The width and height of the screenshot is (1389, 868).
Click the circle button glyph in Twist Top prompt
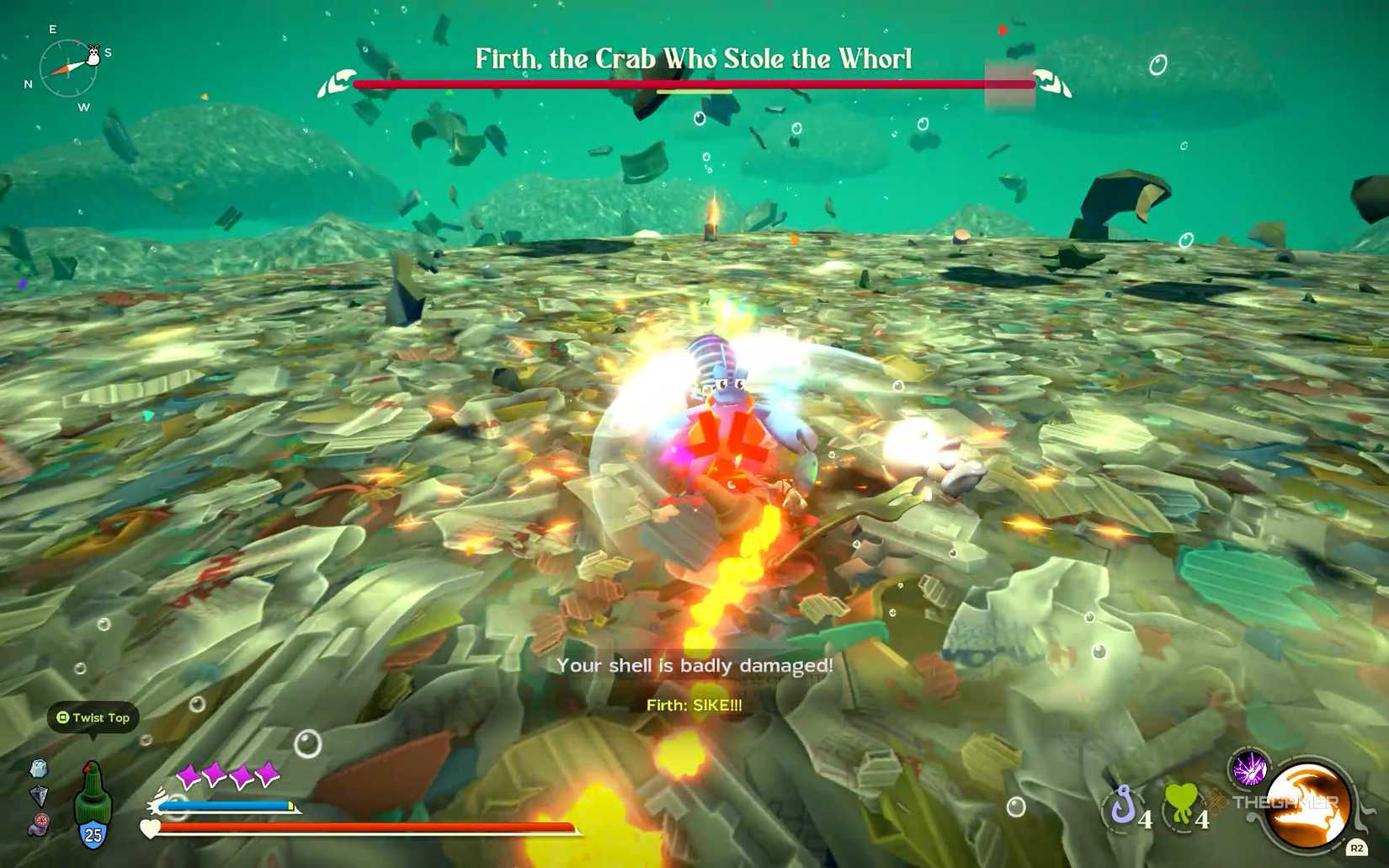tap(62, 718)
